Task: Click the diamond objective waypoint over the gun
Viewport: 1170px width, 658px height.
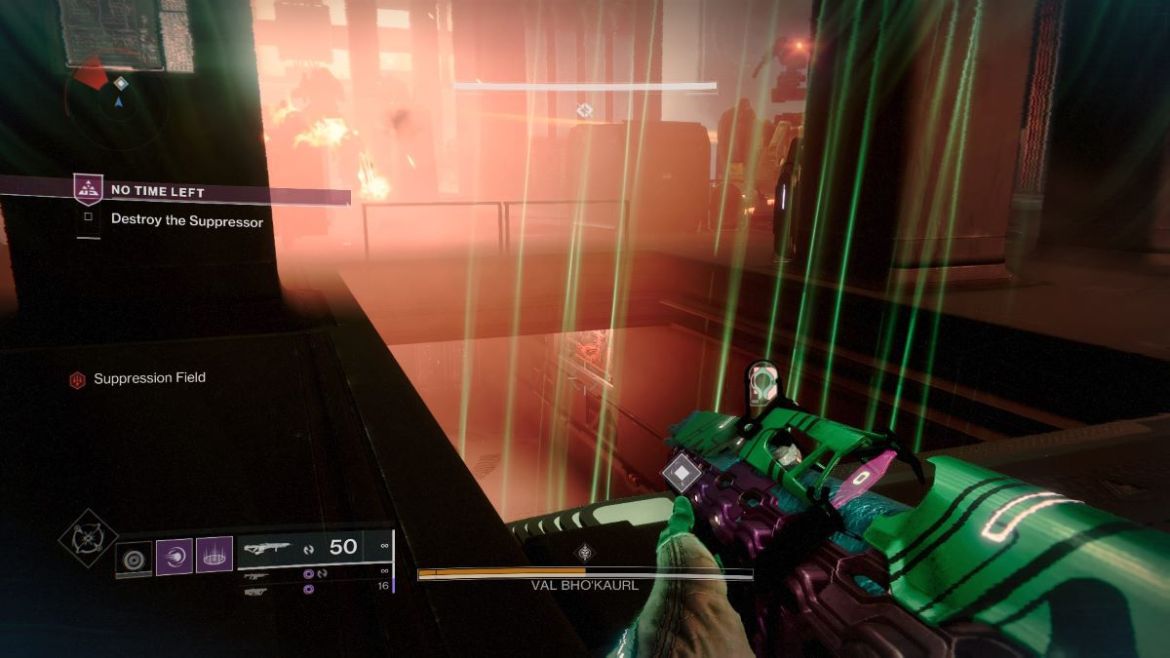Action: 682,472
